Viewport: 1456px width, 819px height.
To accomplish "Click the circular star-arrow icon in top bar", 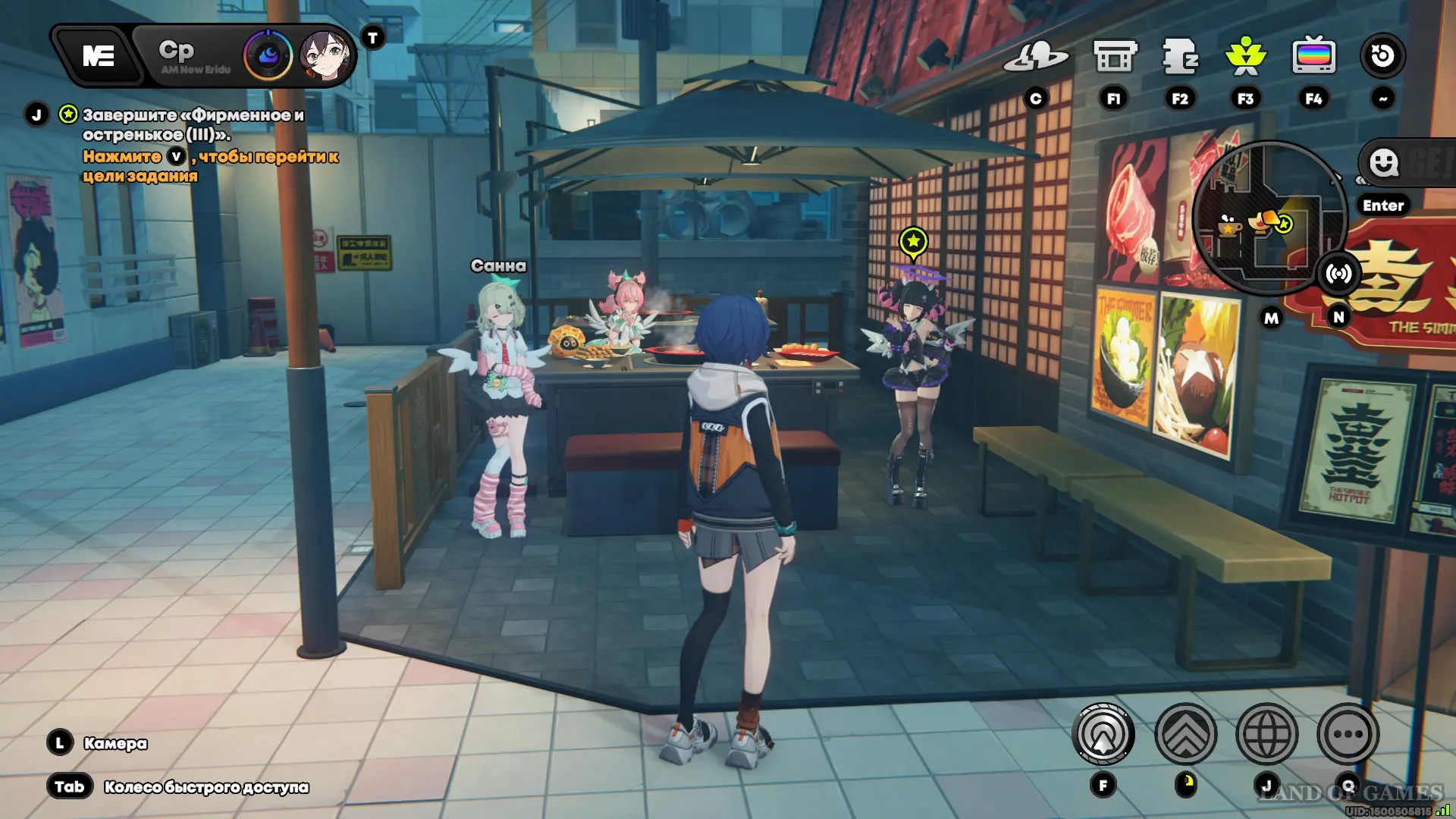I will 1382,56.
